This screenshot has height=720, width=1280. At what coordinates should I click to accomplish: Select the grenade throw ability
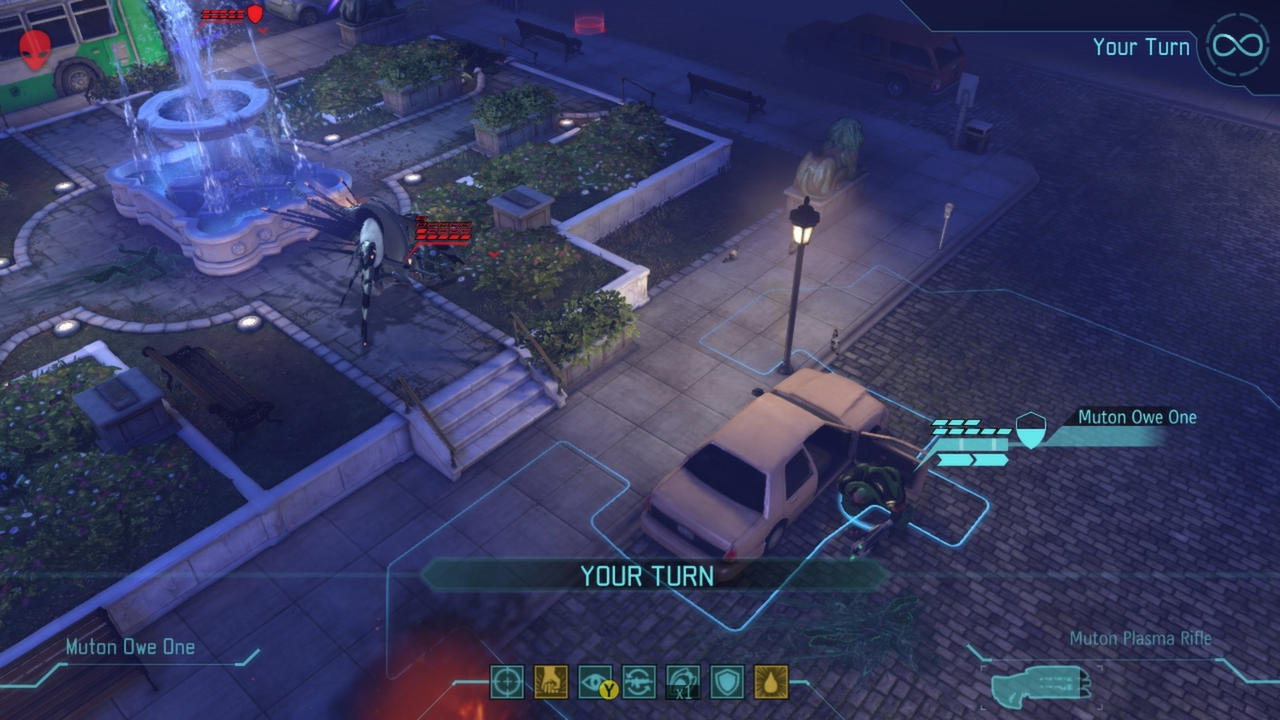549,682
